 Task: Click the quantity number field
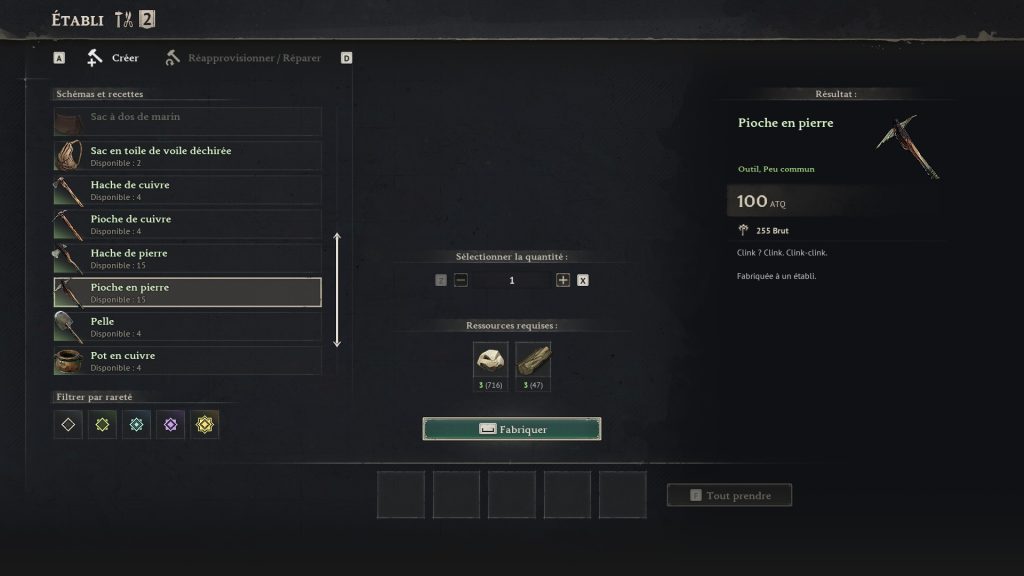click(x=512, y=281)
